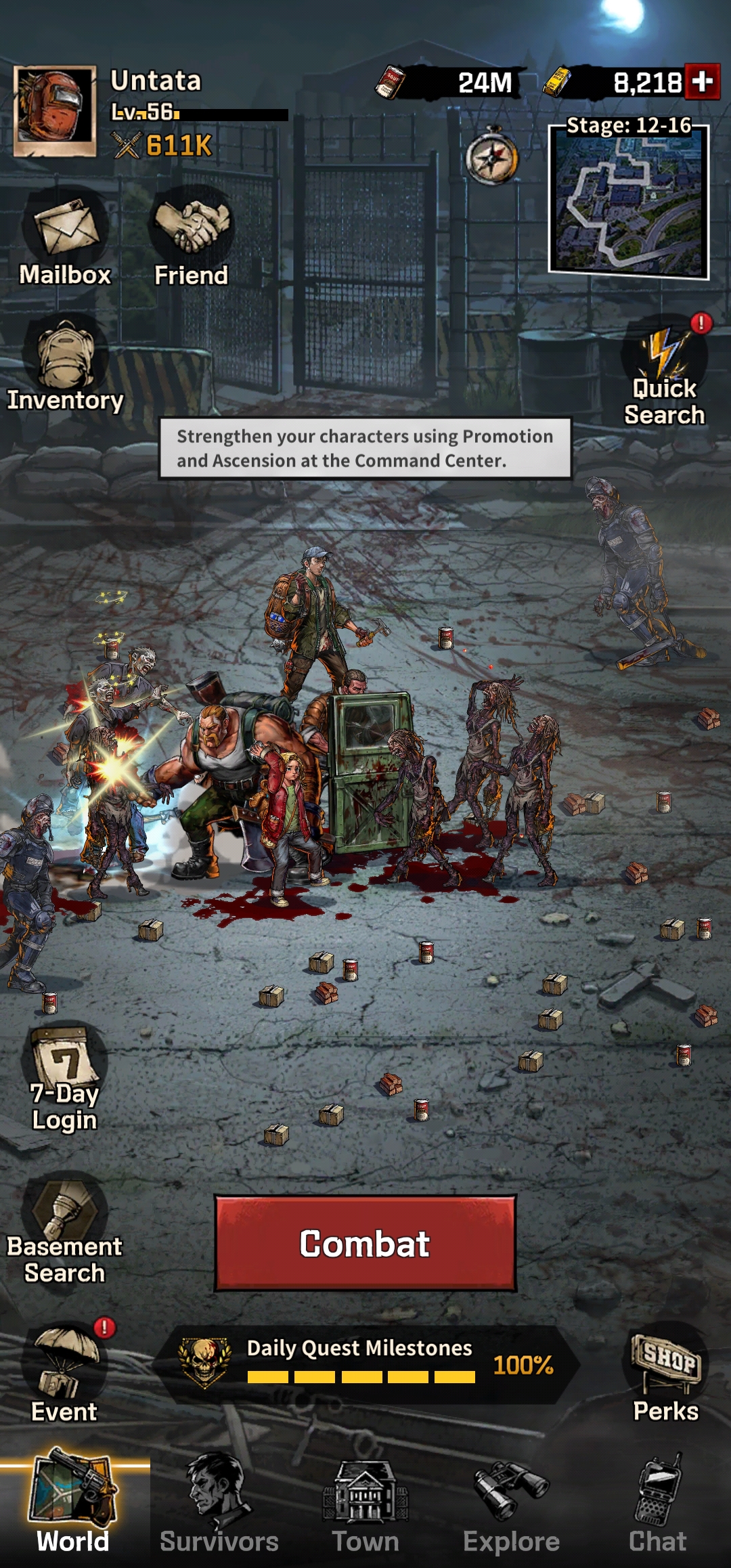The image size is (731, 1568).
Task: Add gold bars with the plus button
Action: [x=702, y=82]
